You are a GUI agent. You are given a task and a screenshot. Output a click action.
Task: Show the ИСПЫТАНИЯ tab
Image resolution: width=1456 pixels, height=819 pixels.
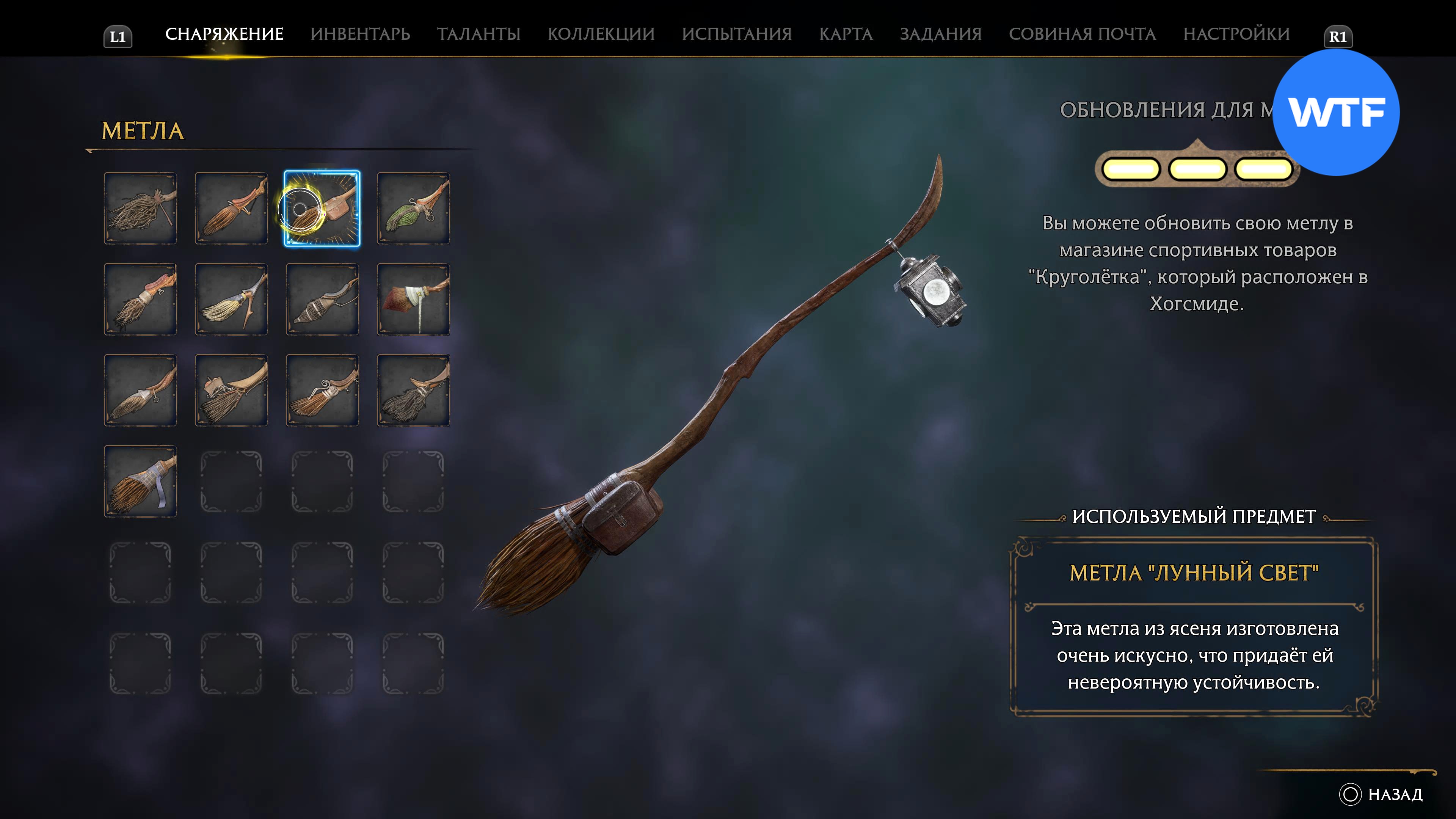736,34
